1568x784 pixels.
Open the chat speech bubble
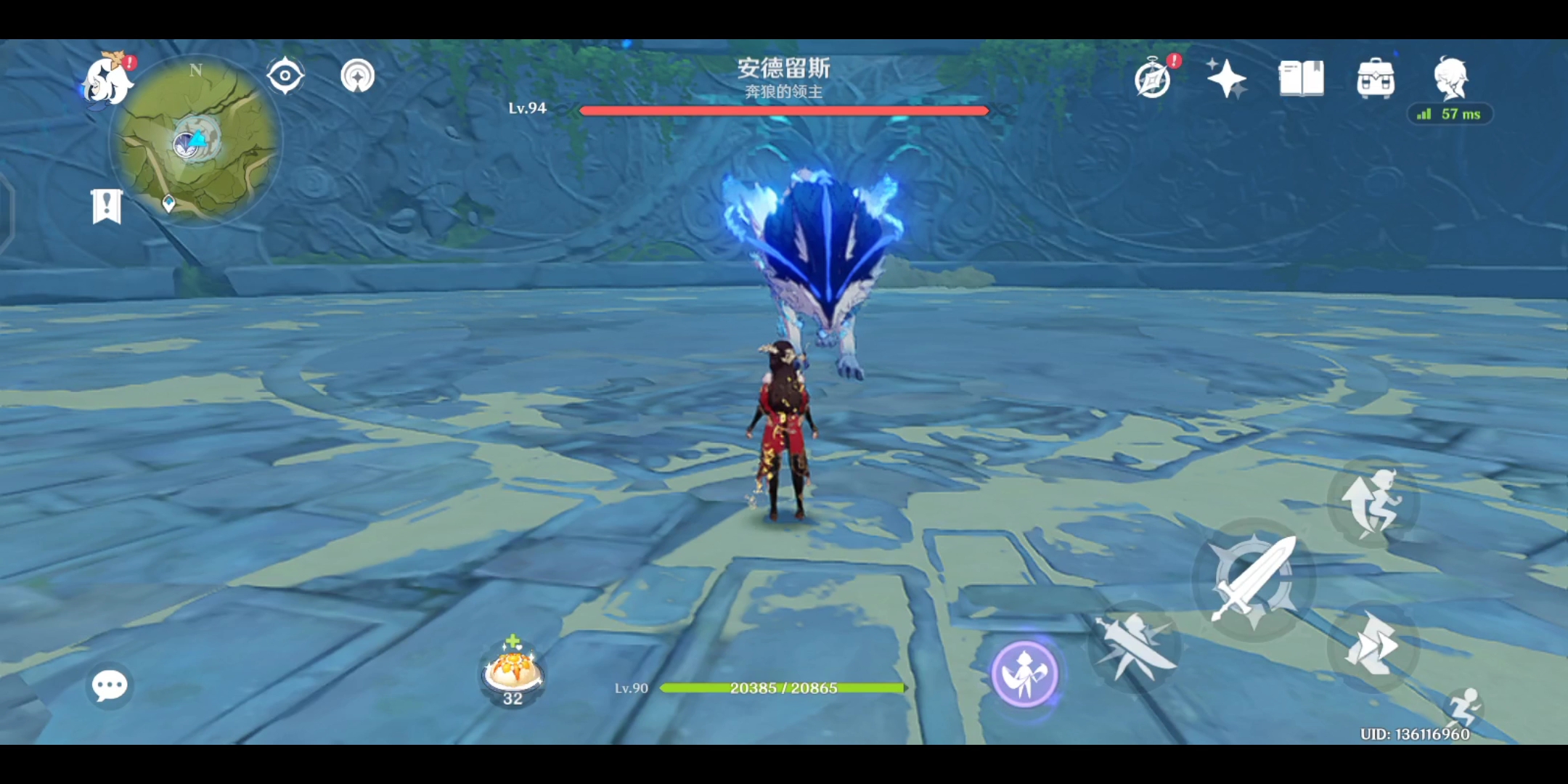point(110,685)
